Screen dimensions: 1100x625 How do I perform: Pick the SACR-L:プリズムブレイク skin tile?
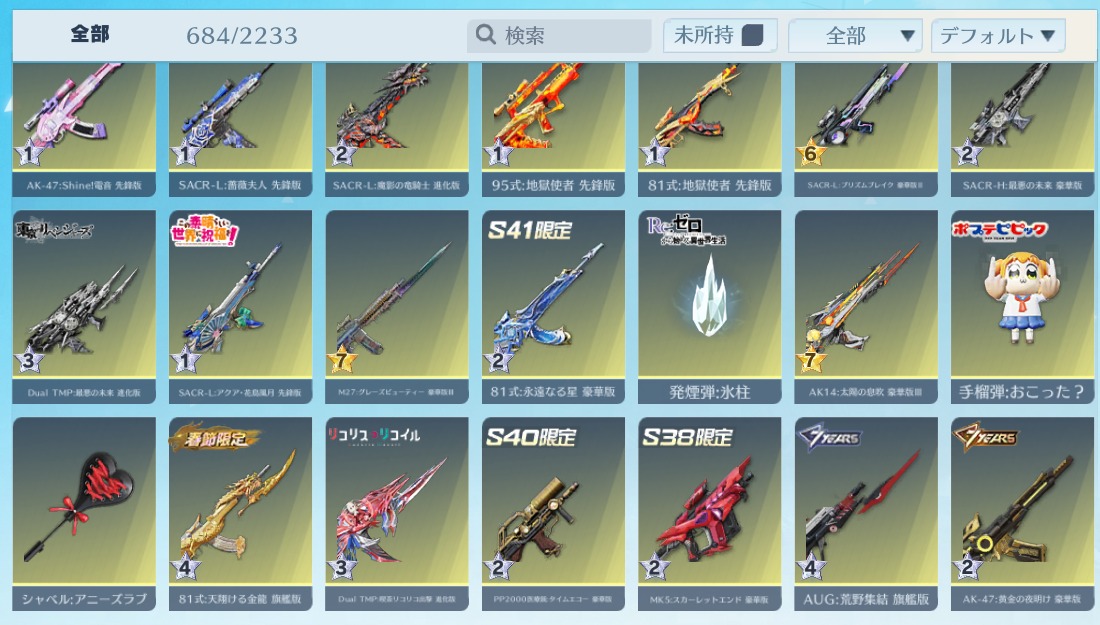(x=866, y=120)
